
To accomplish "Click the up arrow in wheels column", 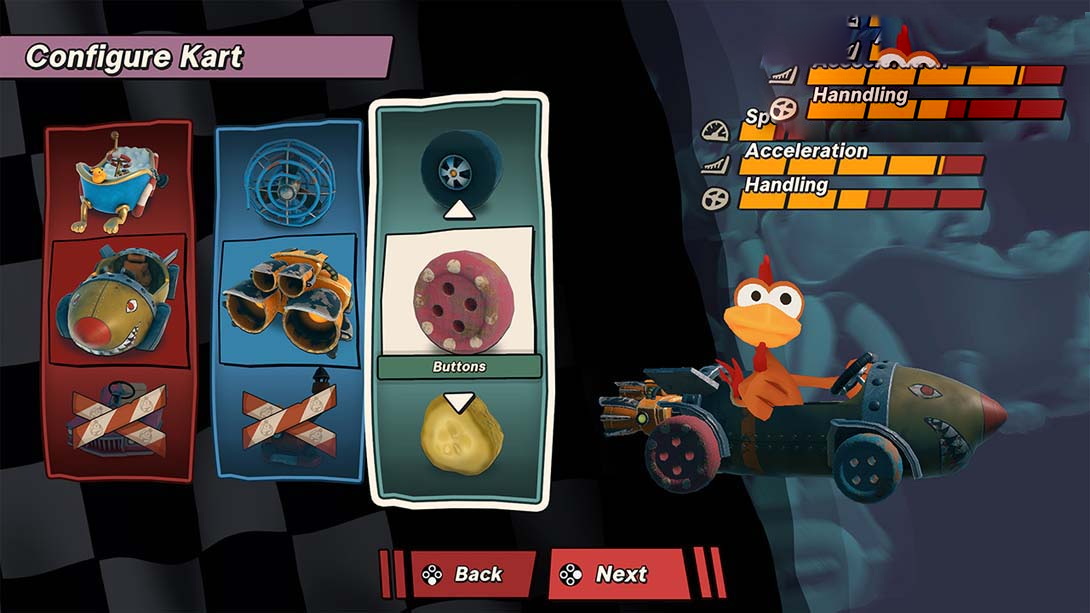I will coord(459,210).
